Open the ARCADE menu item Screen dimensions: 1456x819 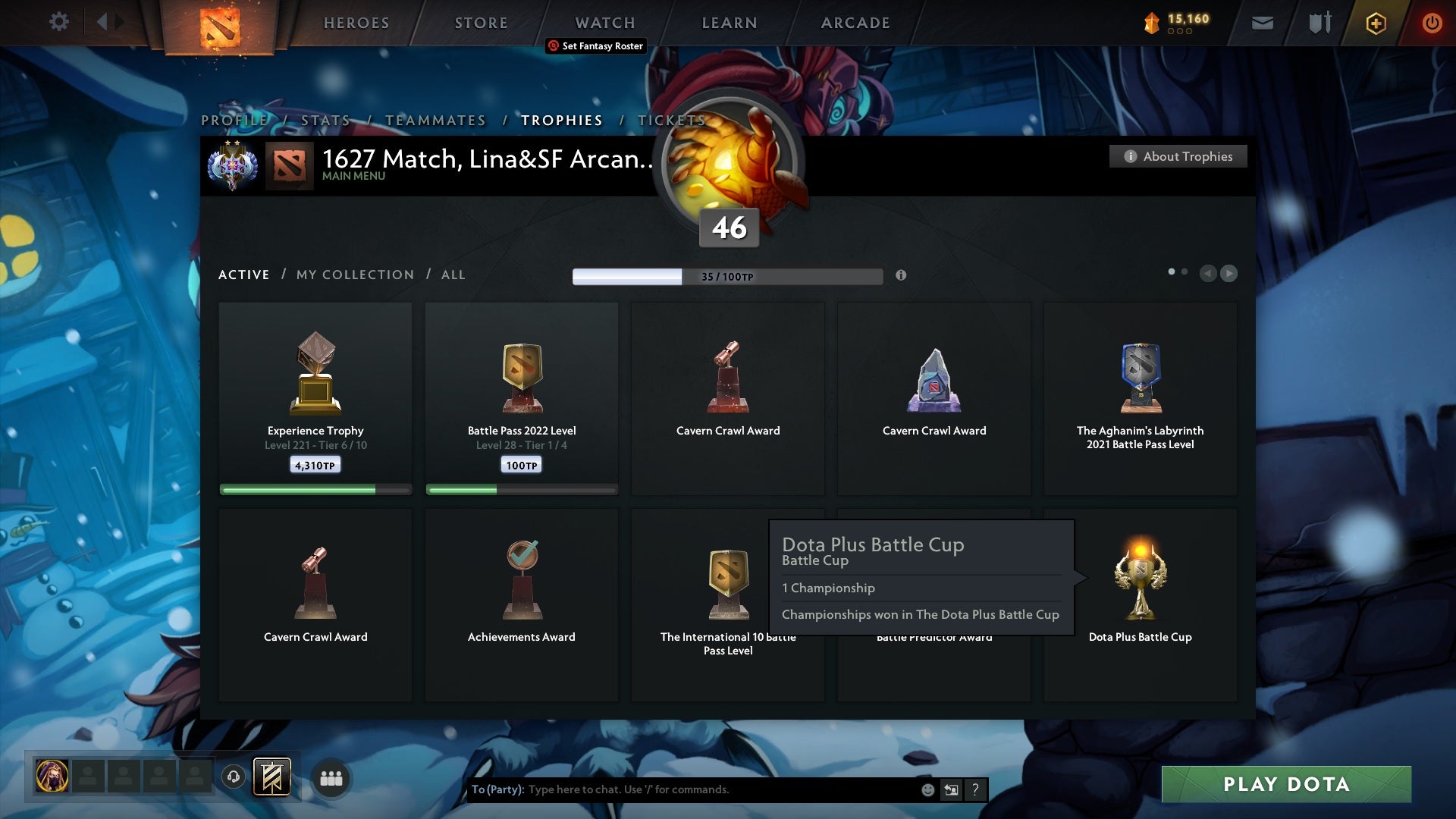[854, 23]
